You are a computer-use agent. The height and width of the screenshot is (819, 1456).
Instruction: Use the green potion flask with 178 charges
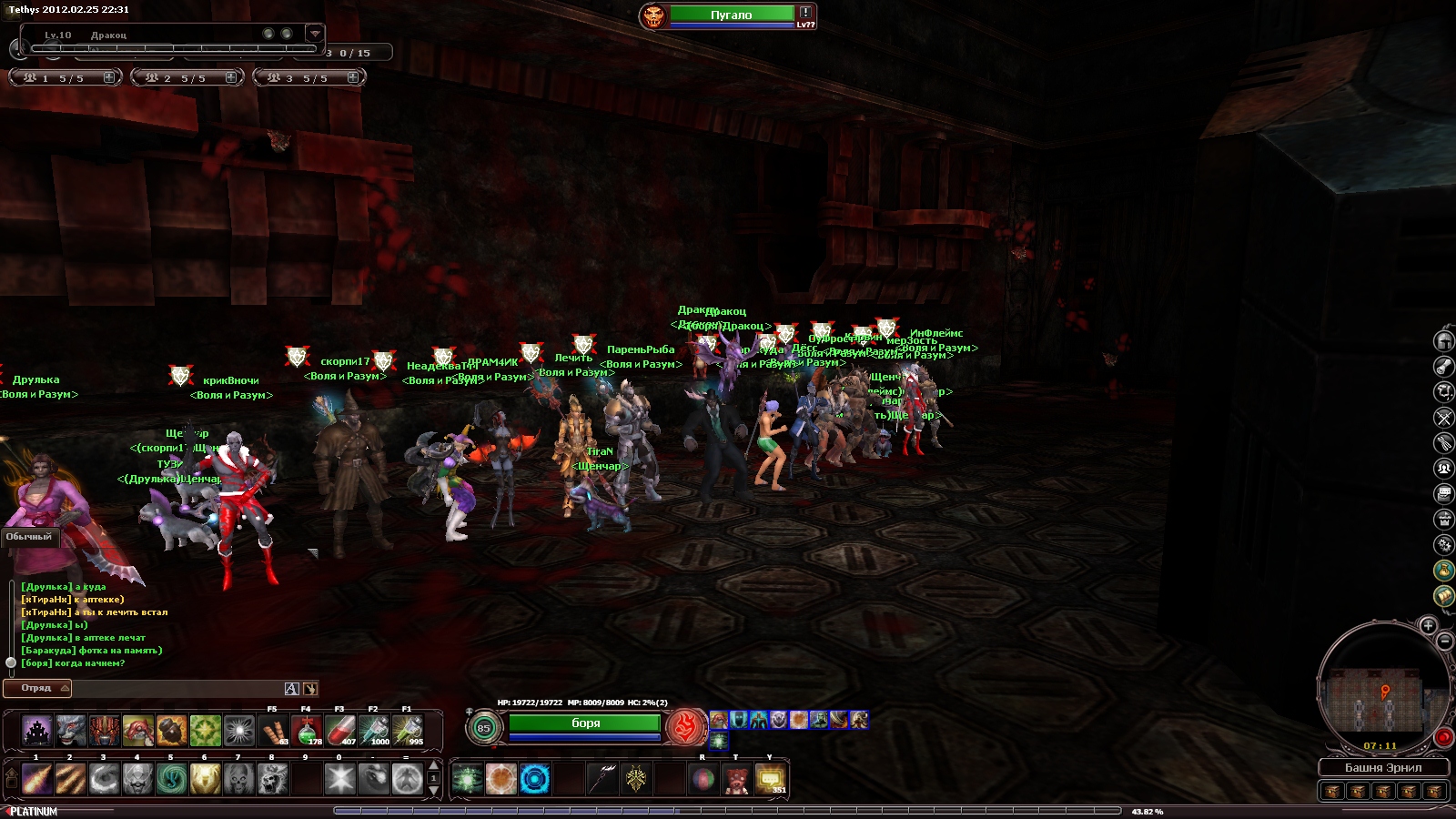click(307, 731)
